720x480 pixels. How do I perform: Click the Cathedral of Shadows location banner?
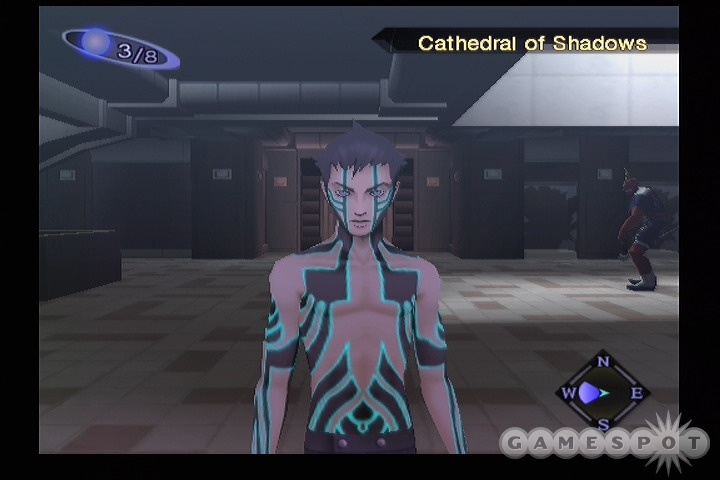(x=531, y=43)
